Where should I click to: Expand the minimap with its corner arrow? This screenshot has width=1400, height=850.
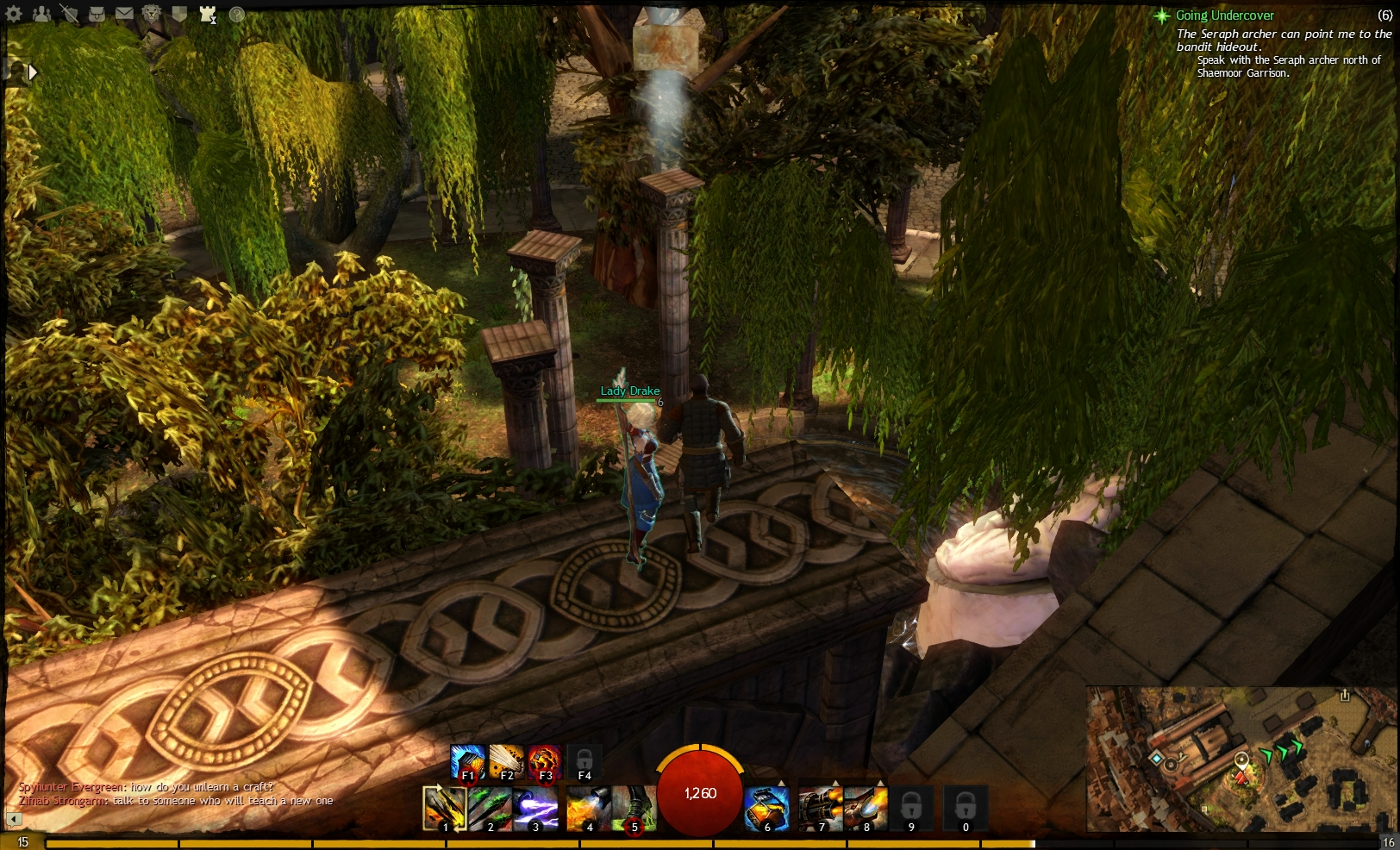tap(1345, 696)
